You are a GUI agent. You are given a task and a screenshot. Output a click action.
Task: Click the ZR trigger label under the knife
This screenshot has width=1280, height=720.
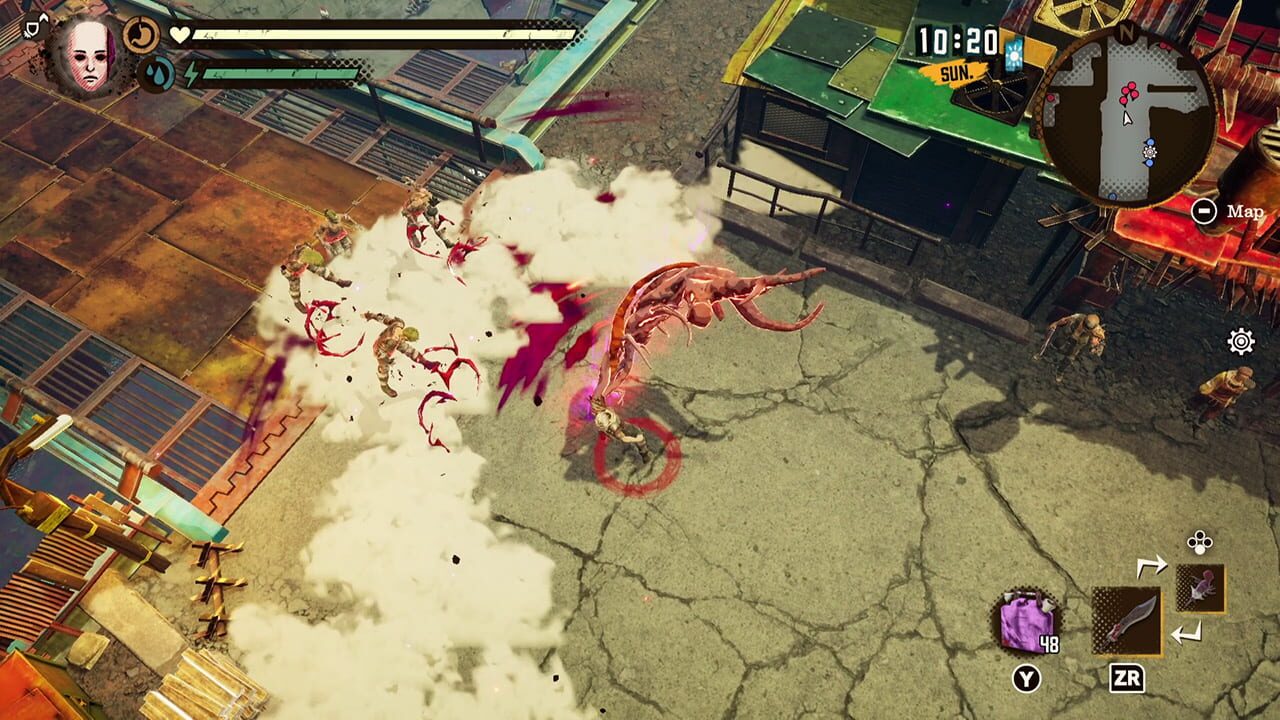1128,677
